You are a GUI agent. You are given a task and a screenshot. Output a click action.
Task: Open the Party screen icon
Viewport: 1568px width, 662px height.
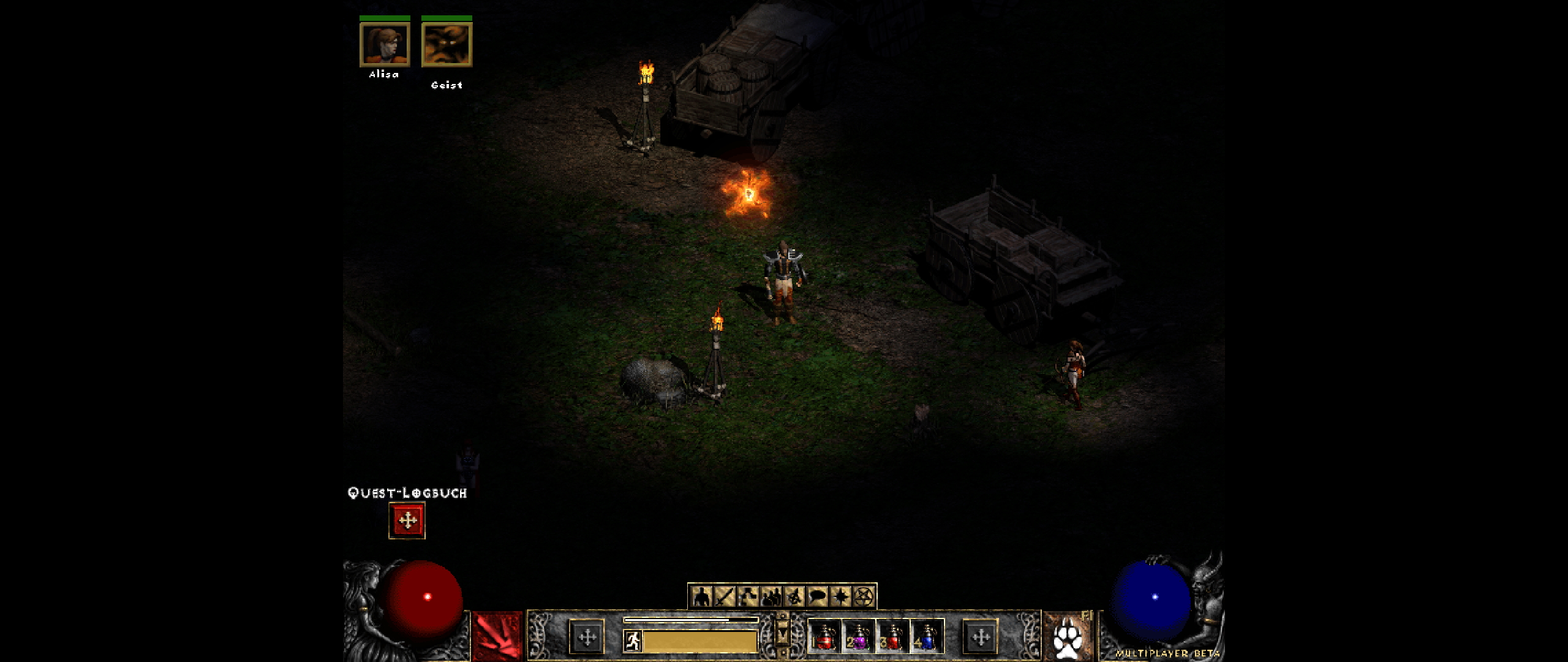point(772,597)
